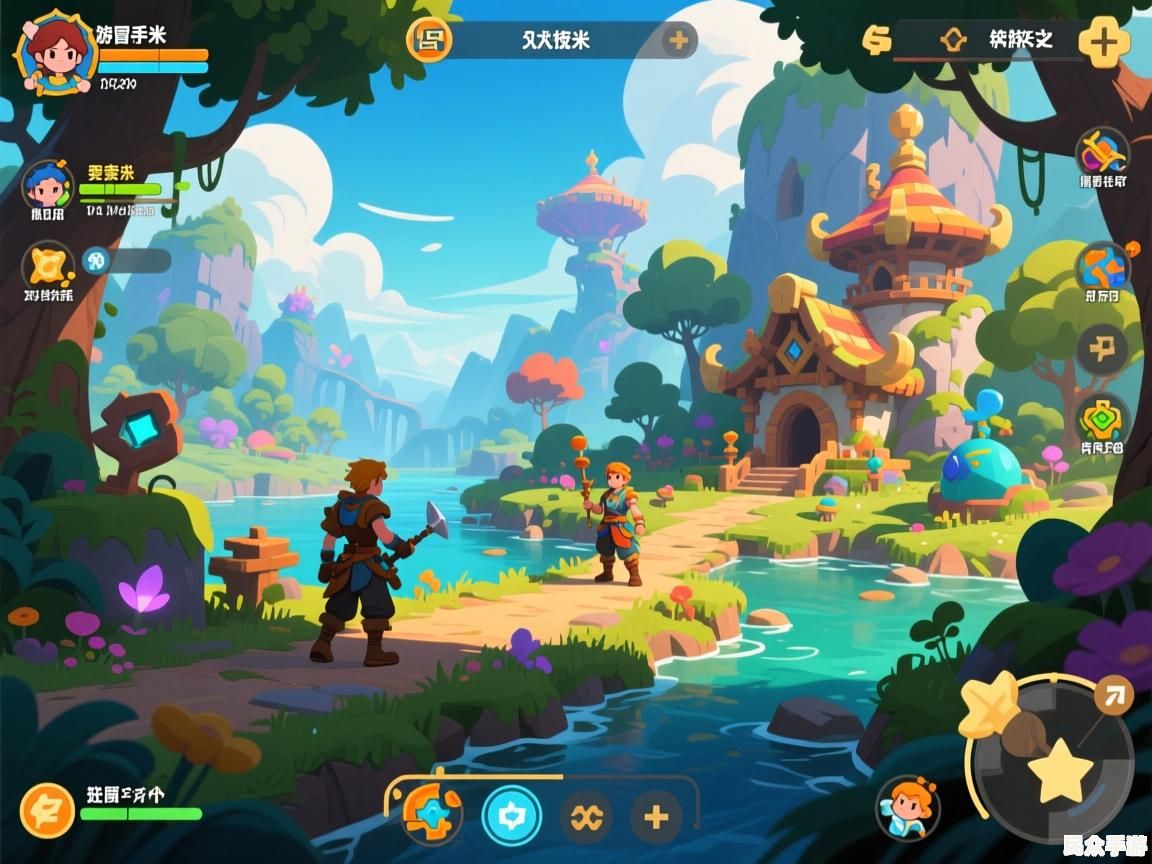Image resolution: width=1152 pixels, height=864 pixels.
Task: Select the orange cog slot with the blue gem
Action: [x=432, y=815]
